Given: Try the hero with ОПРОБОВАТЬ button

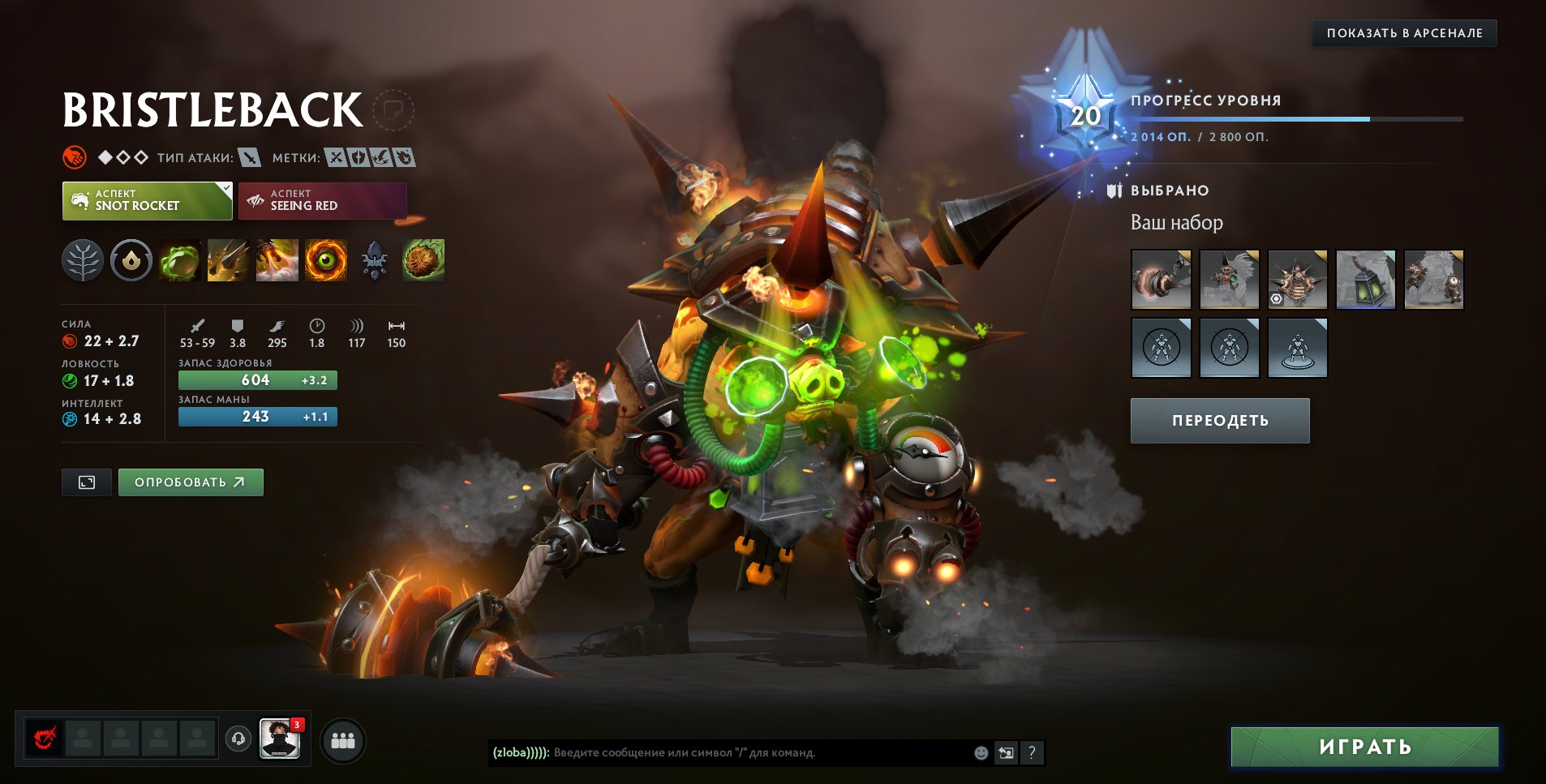Looking at the screenshot, I should [x=191, y=482].
